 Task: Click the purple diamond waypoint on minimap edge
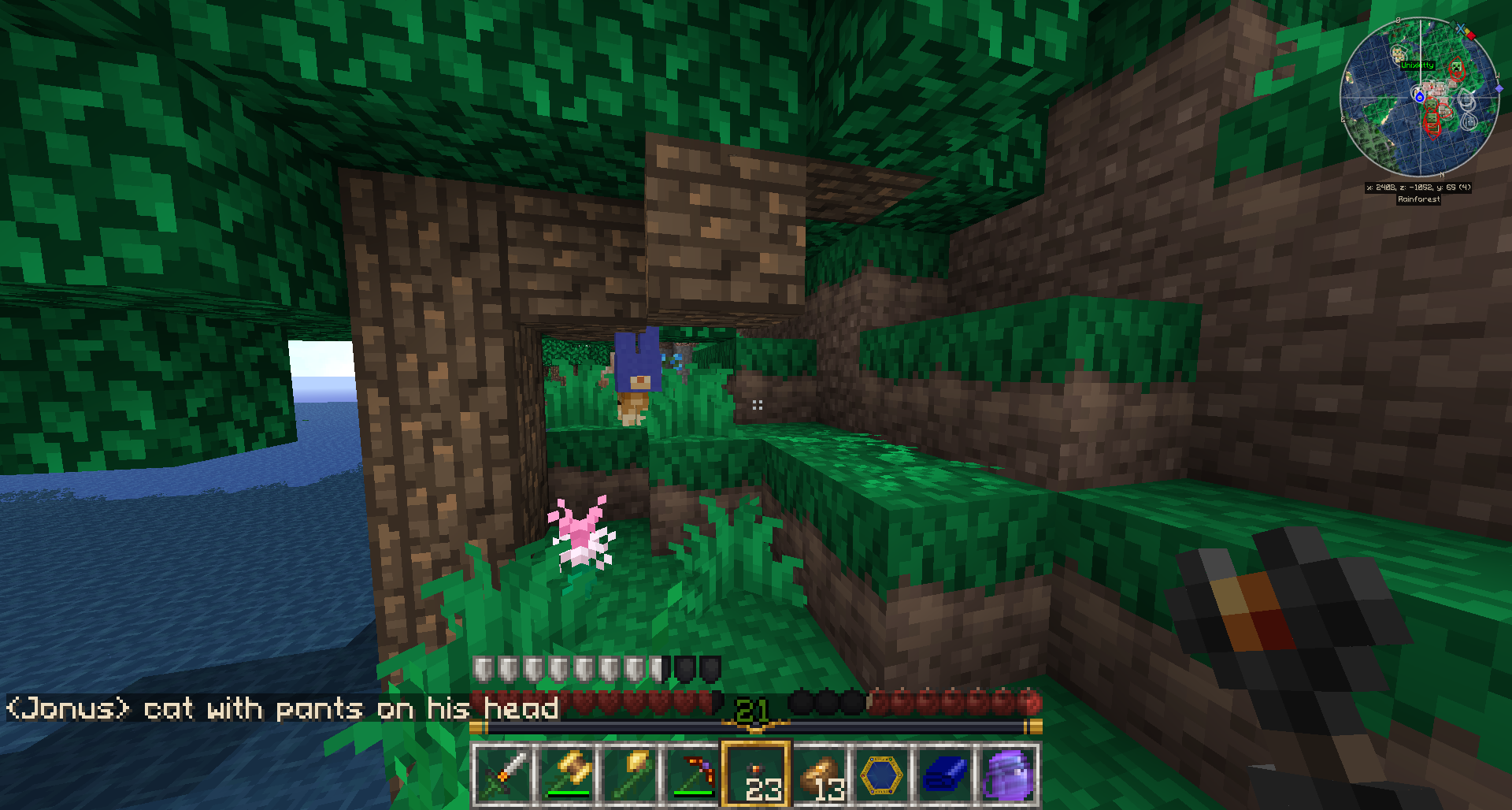coord(1499,89)
